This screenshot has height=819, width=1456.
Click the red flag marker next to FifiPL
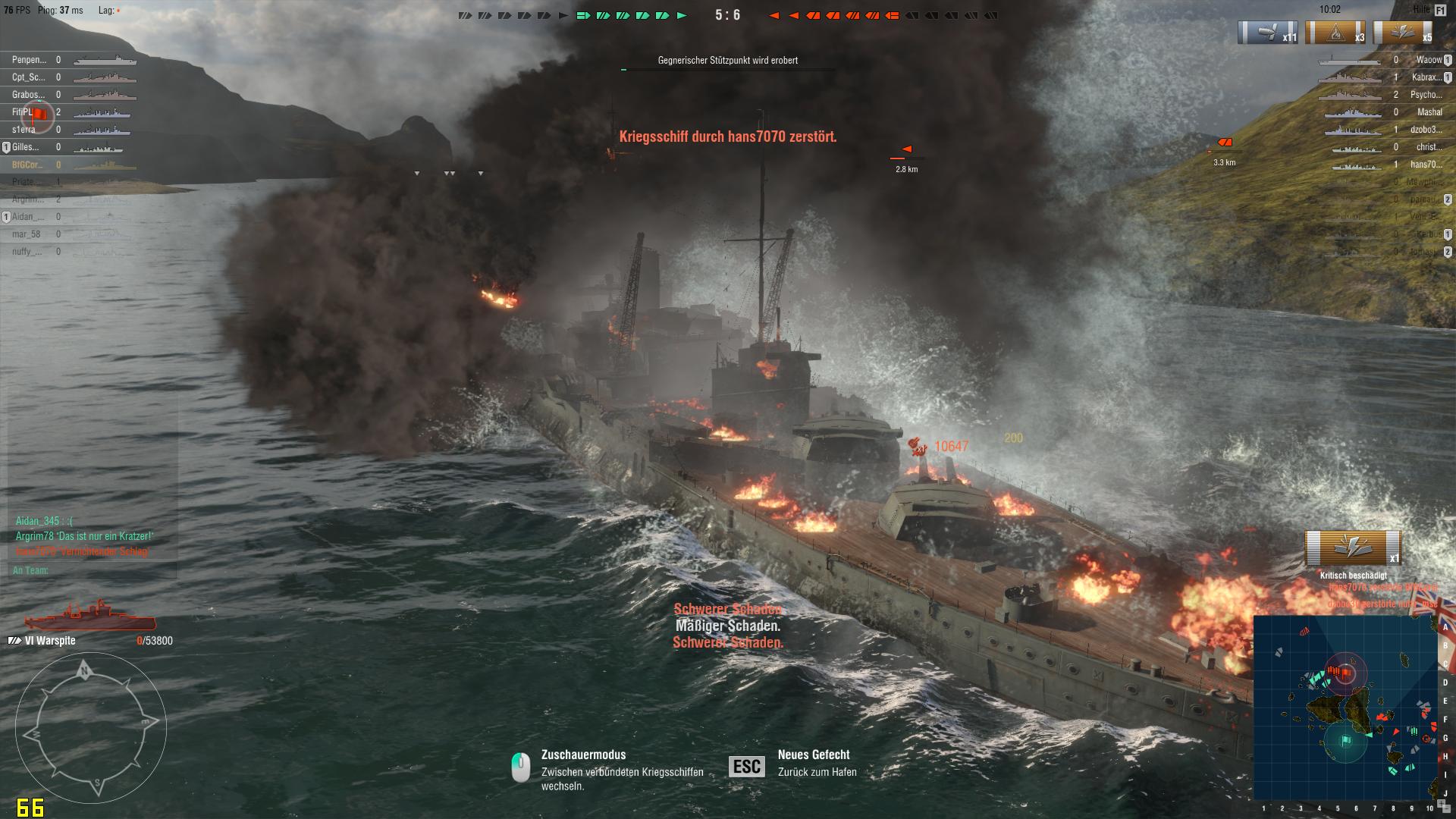39,113
